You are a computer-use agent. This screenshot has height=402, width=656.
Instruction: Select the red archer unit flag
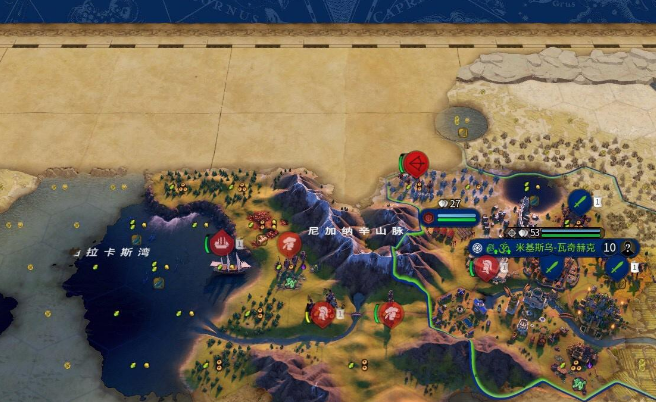pos(416,162)
